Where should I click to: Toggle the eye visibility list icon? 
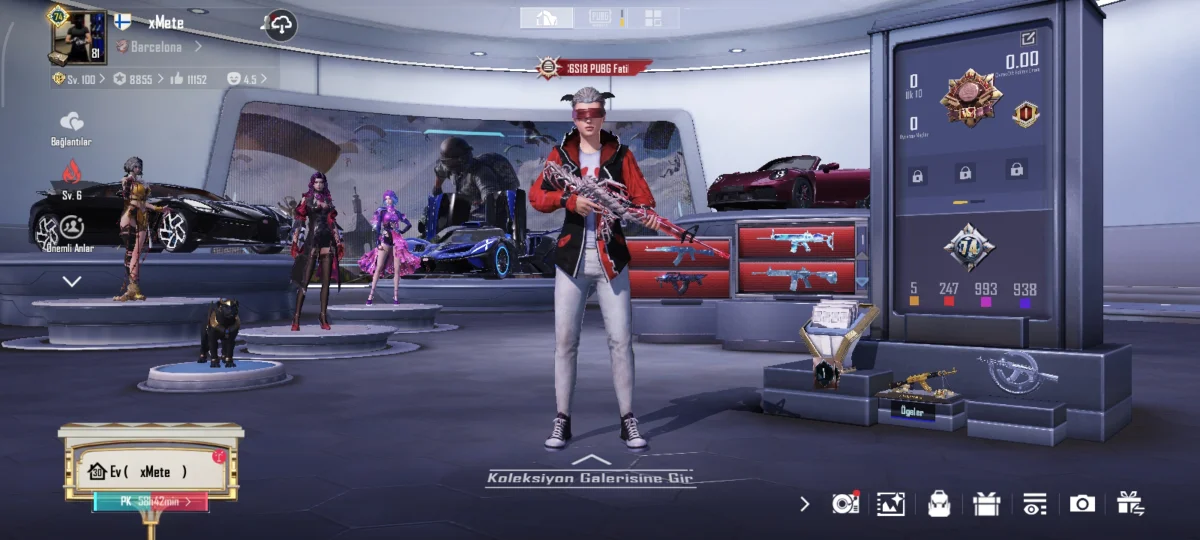point(1034,504)
